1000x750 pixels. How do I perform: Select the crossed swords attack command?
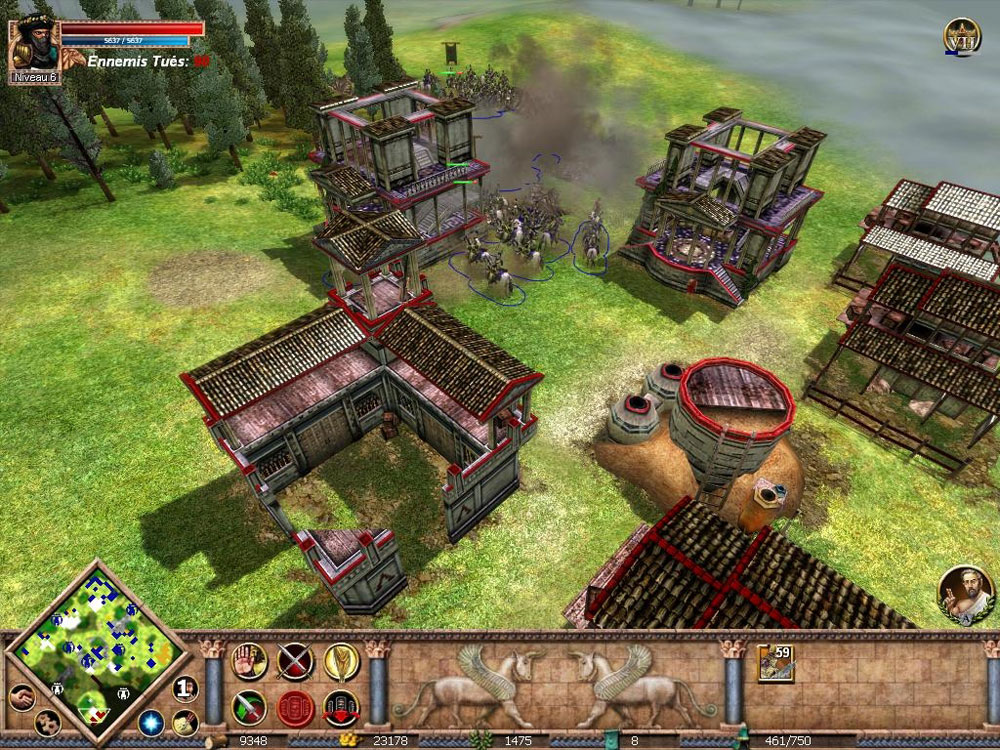coord(295,660)
